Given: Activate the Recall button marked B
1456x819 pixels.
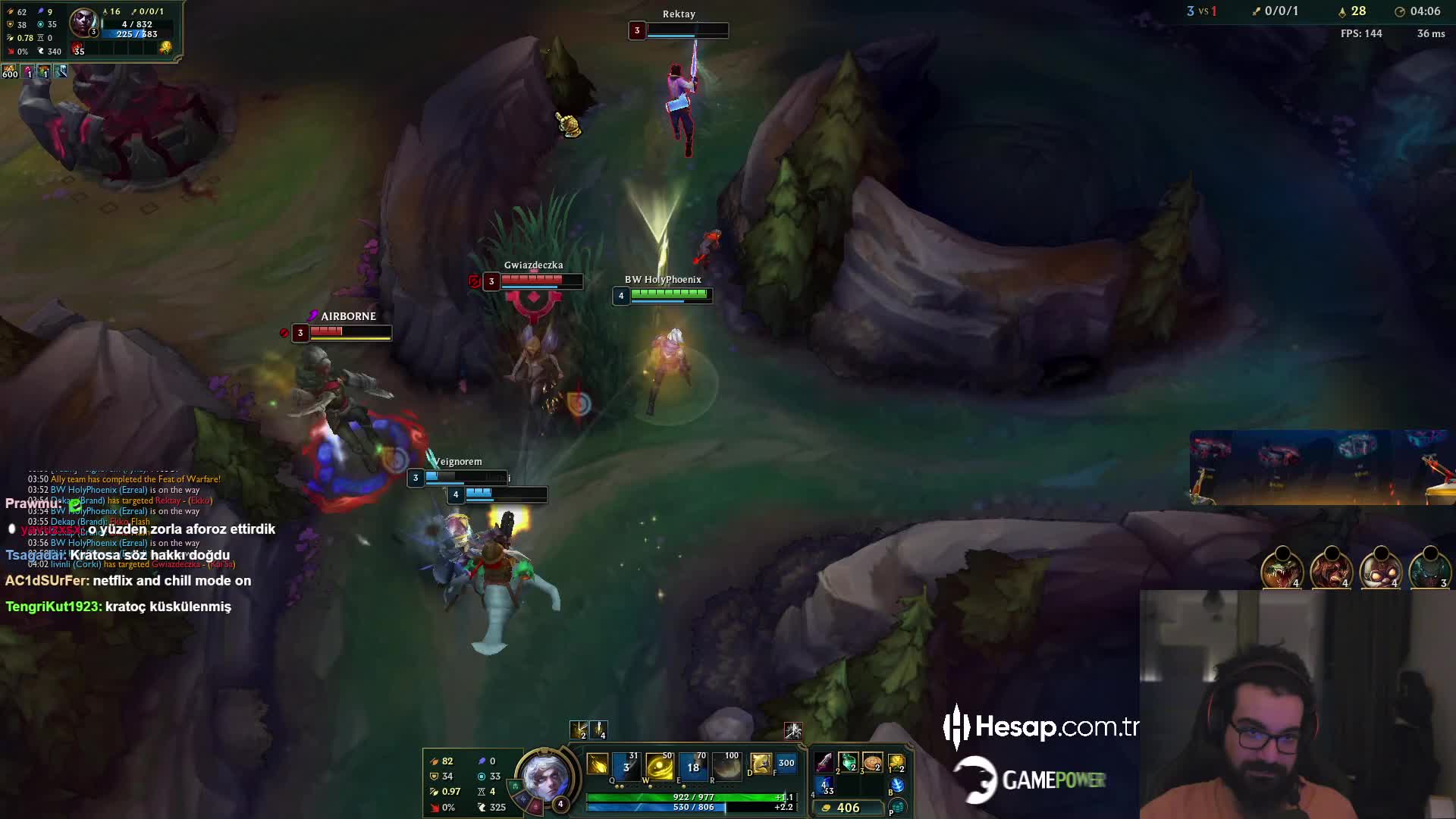Looking at the screenshot, I should [x=897, y=786].
